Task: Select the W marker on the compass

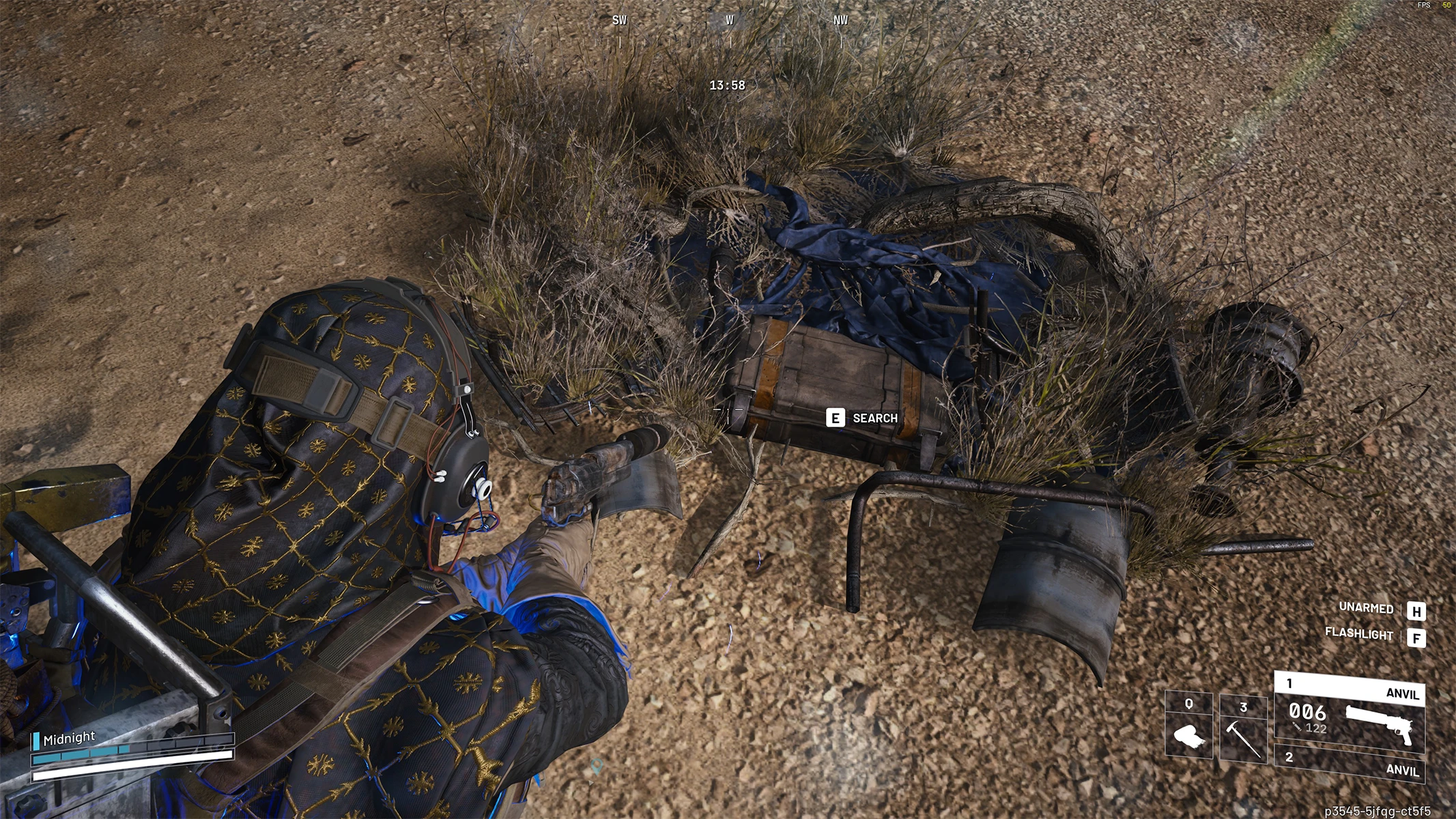Action: tap(728, 20)
